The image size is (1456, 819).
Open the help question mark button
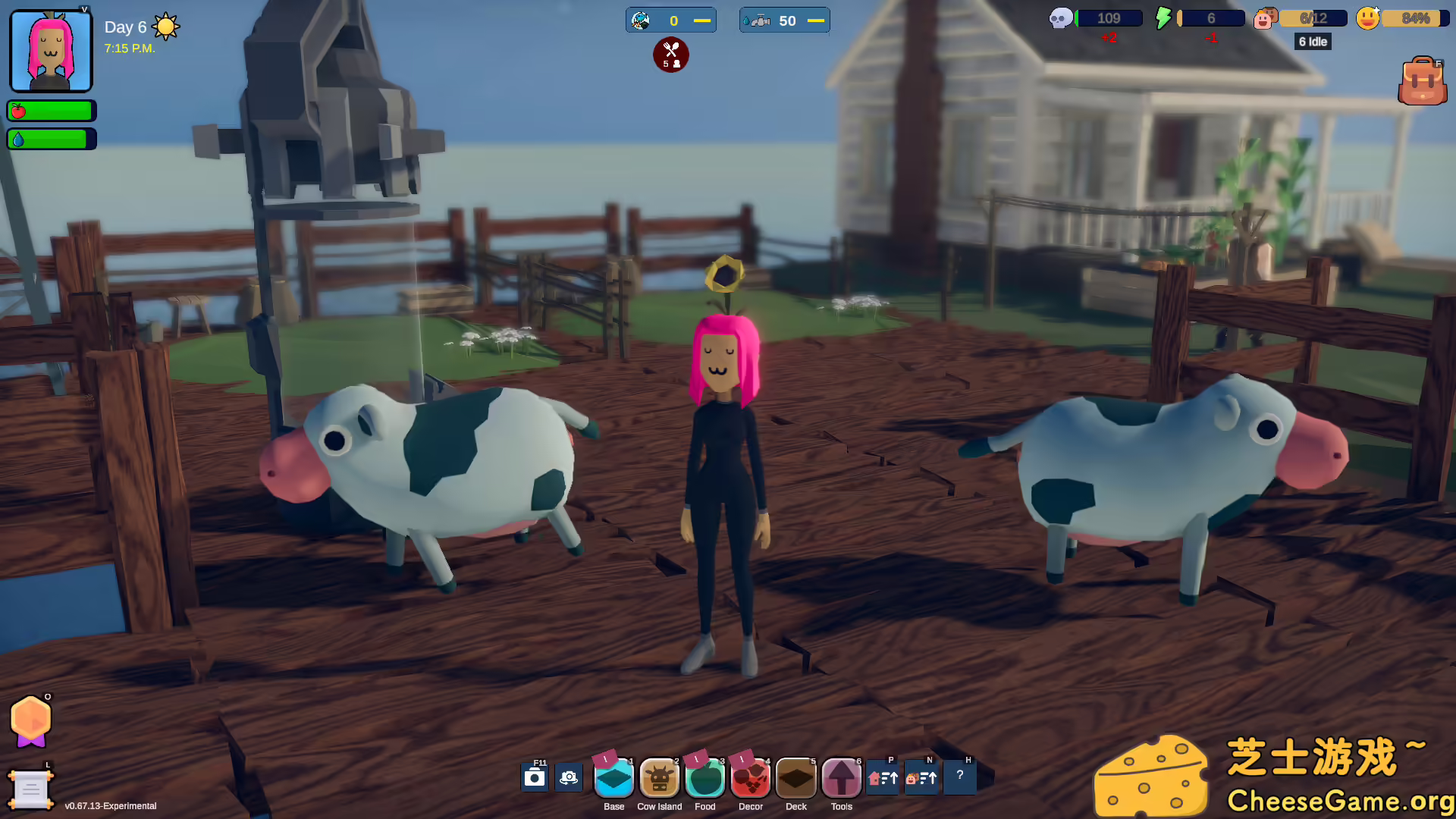pyautogui.click(x=960, y=776)
